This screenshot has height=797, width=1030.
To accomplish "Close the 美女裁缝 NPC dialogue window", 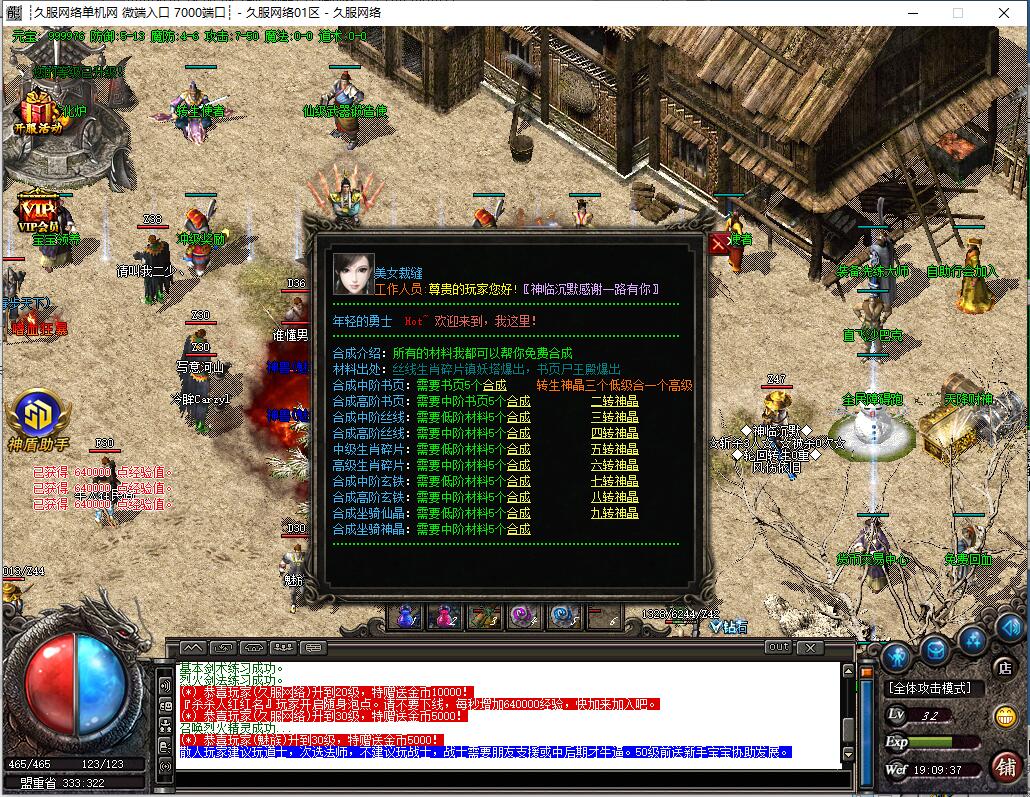I will (x=718, y=243).
